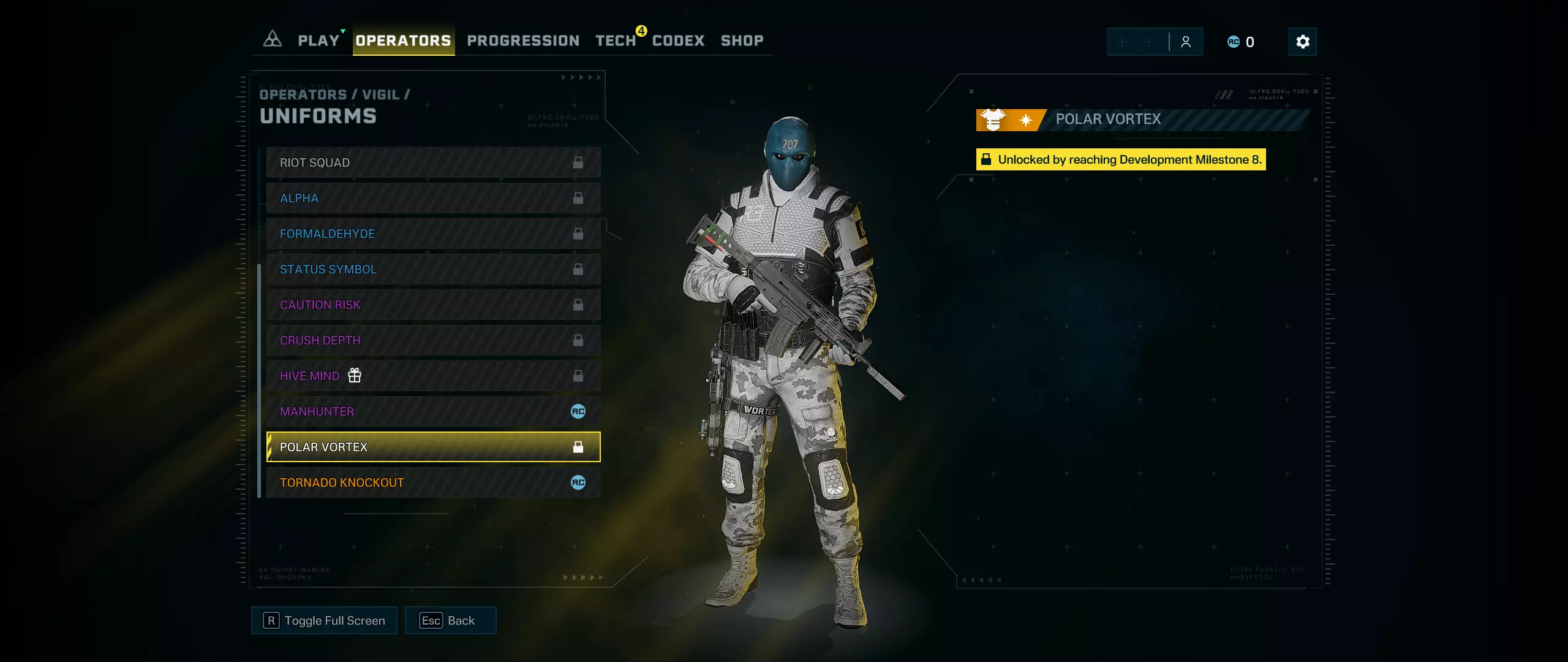Image resolution: width=1568 pixels, height=662 pixels.
Task: Open settings with the gear icon
Action: click(1302, 42)
